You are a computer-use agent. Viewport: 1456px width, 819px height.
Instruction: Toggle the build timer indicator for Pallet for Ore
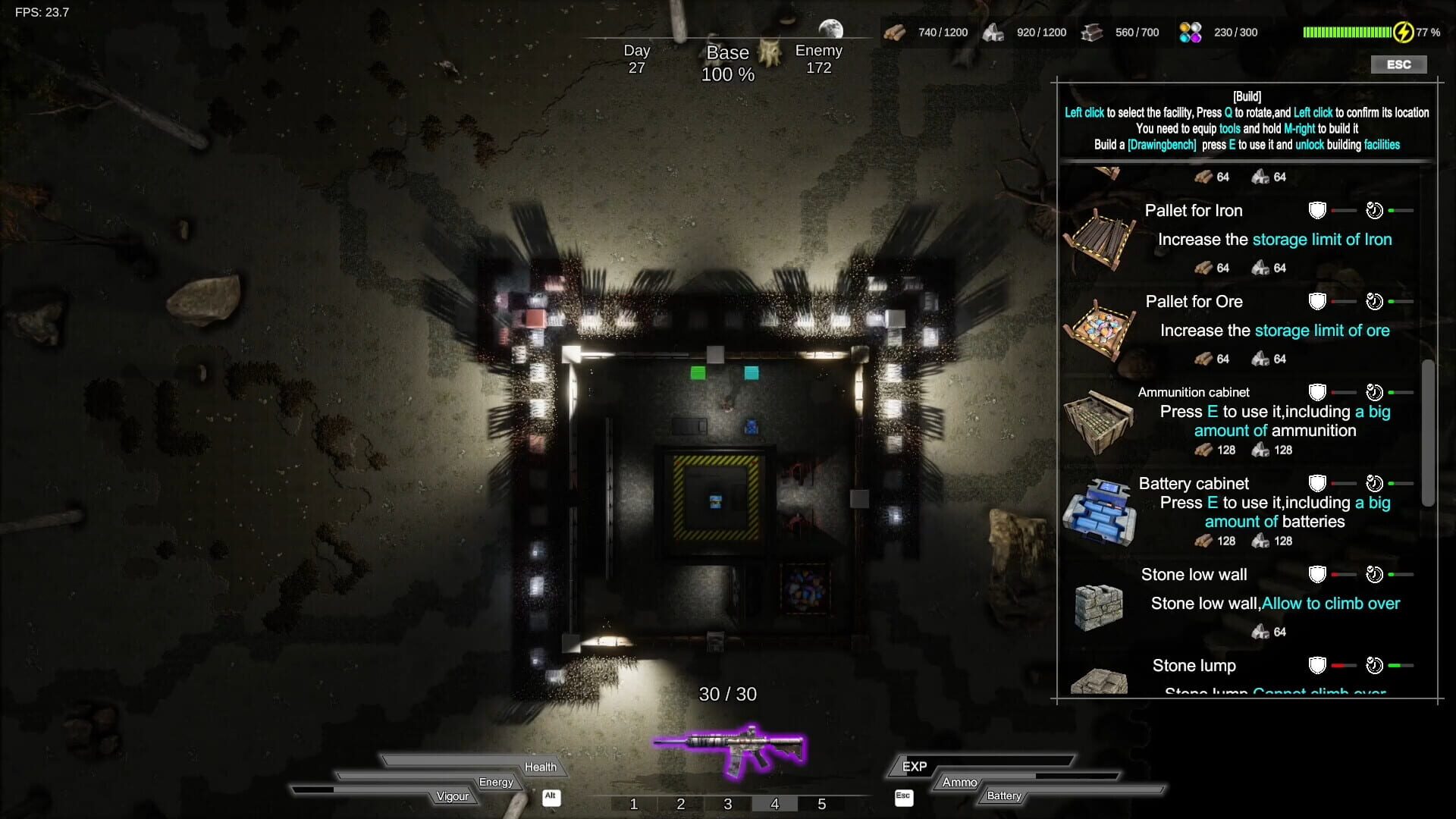point(1375,300)
